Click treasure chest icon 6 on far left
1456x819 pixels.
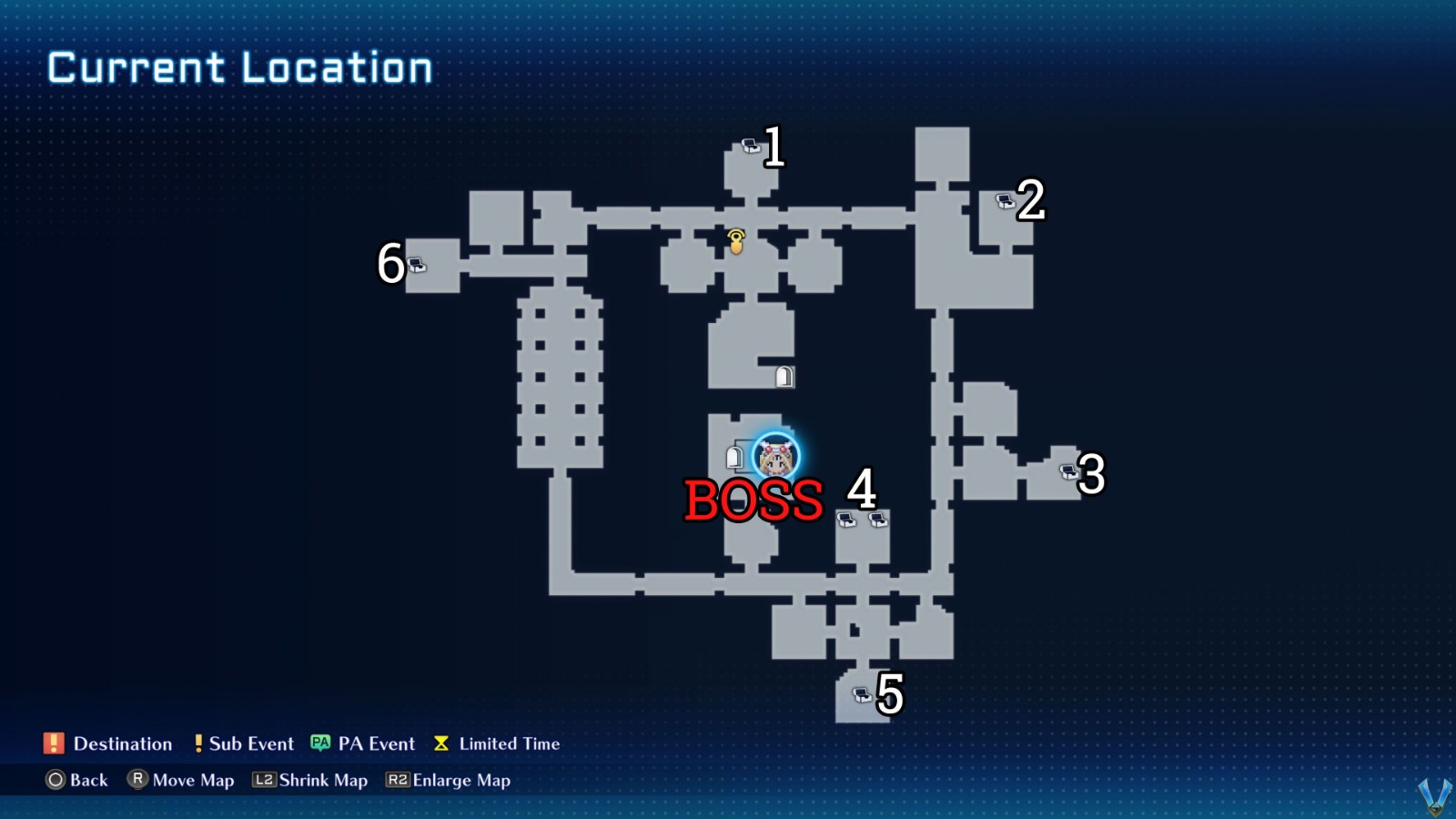[417, 264]
